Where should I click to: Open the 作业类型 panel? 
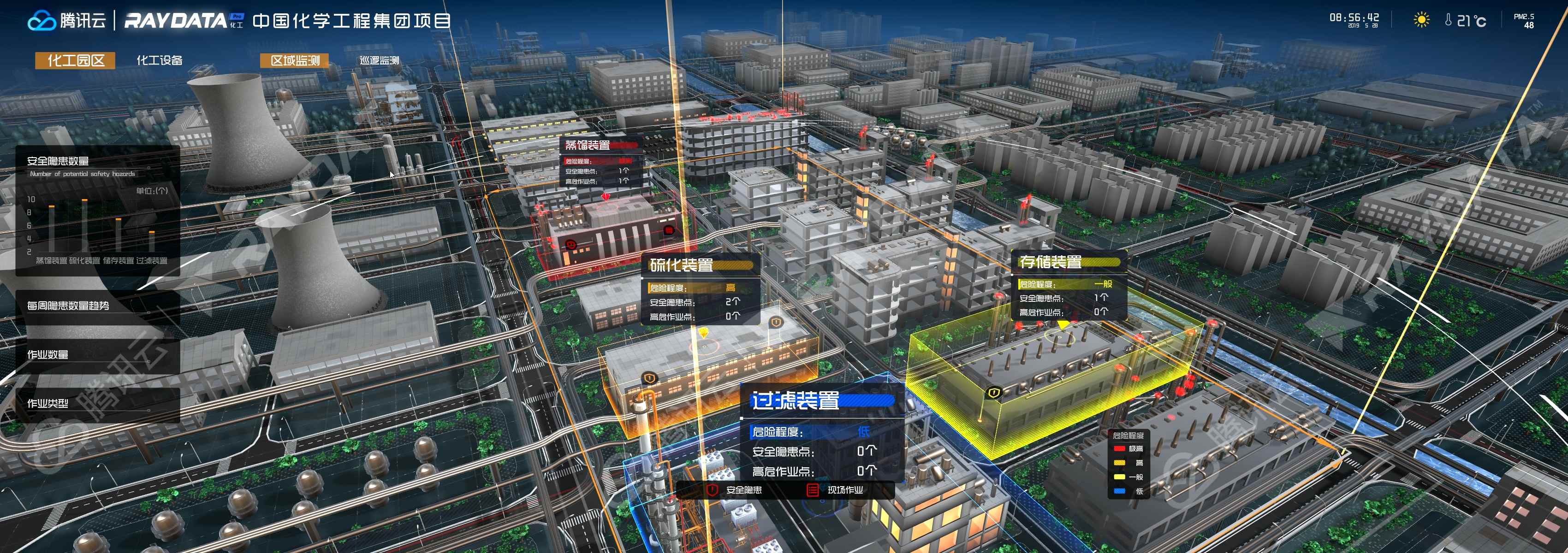coord(48,403)
